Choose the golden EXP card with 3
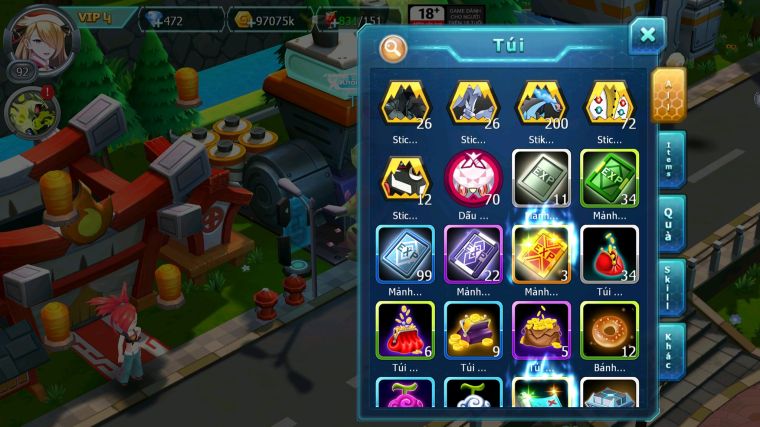The width and height of the screenshot is (760, 427). click(x=541, y=253)
